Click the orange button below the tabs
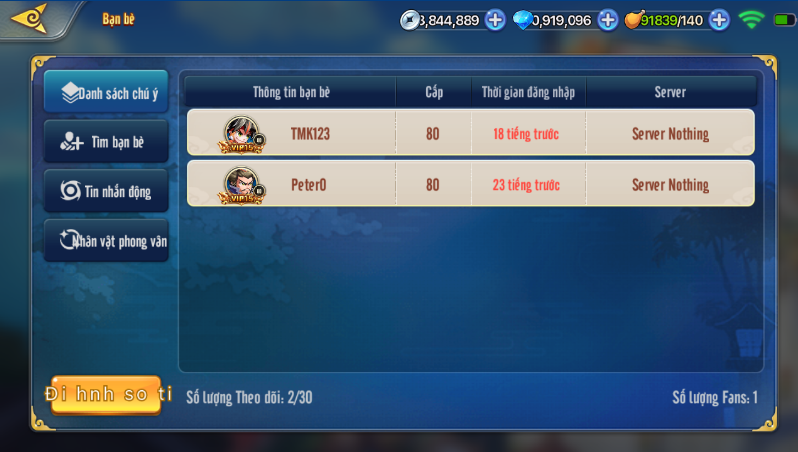 coord(106,395)
